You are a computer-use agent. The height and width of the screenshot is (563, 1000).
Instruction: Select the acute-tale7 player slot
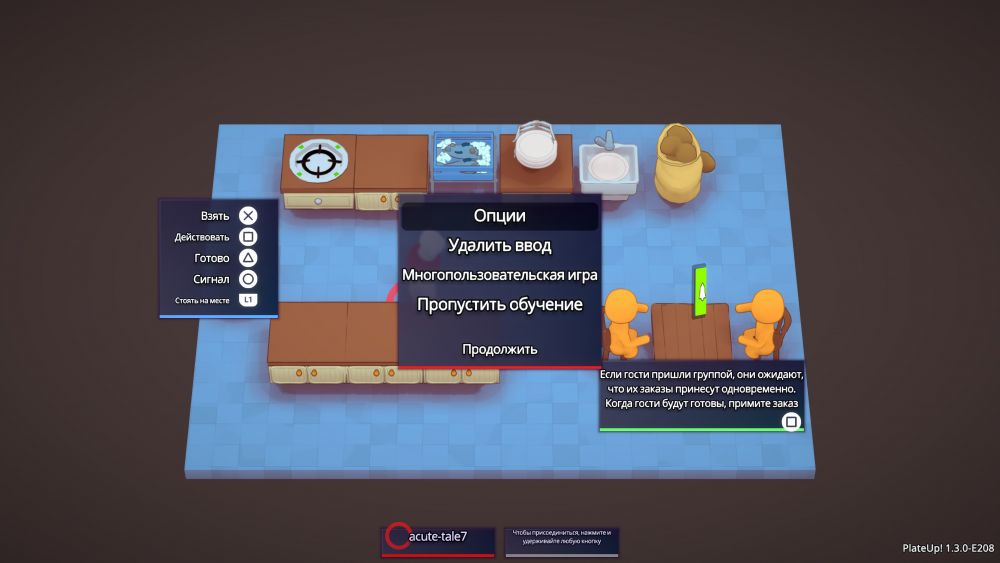(439, 538)
